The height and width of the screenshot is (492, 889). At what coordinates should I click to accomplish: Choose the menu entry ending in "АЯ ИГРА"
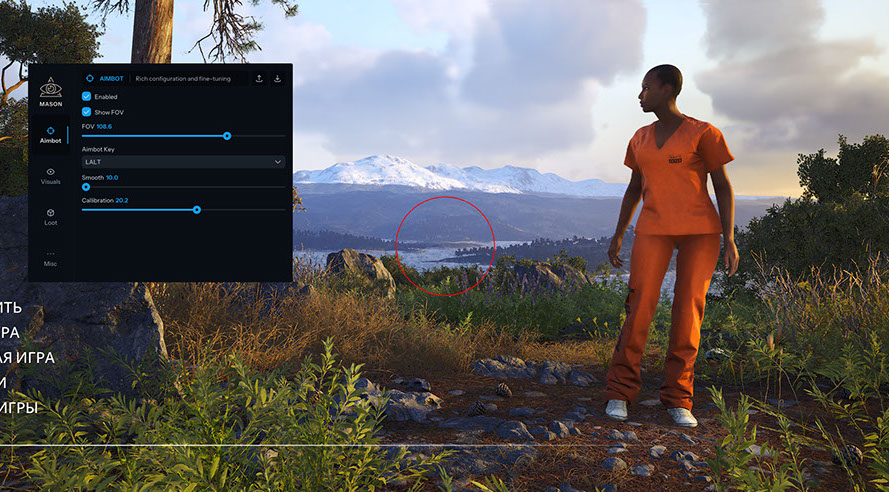coord(27,357)
